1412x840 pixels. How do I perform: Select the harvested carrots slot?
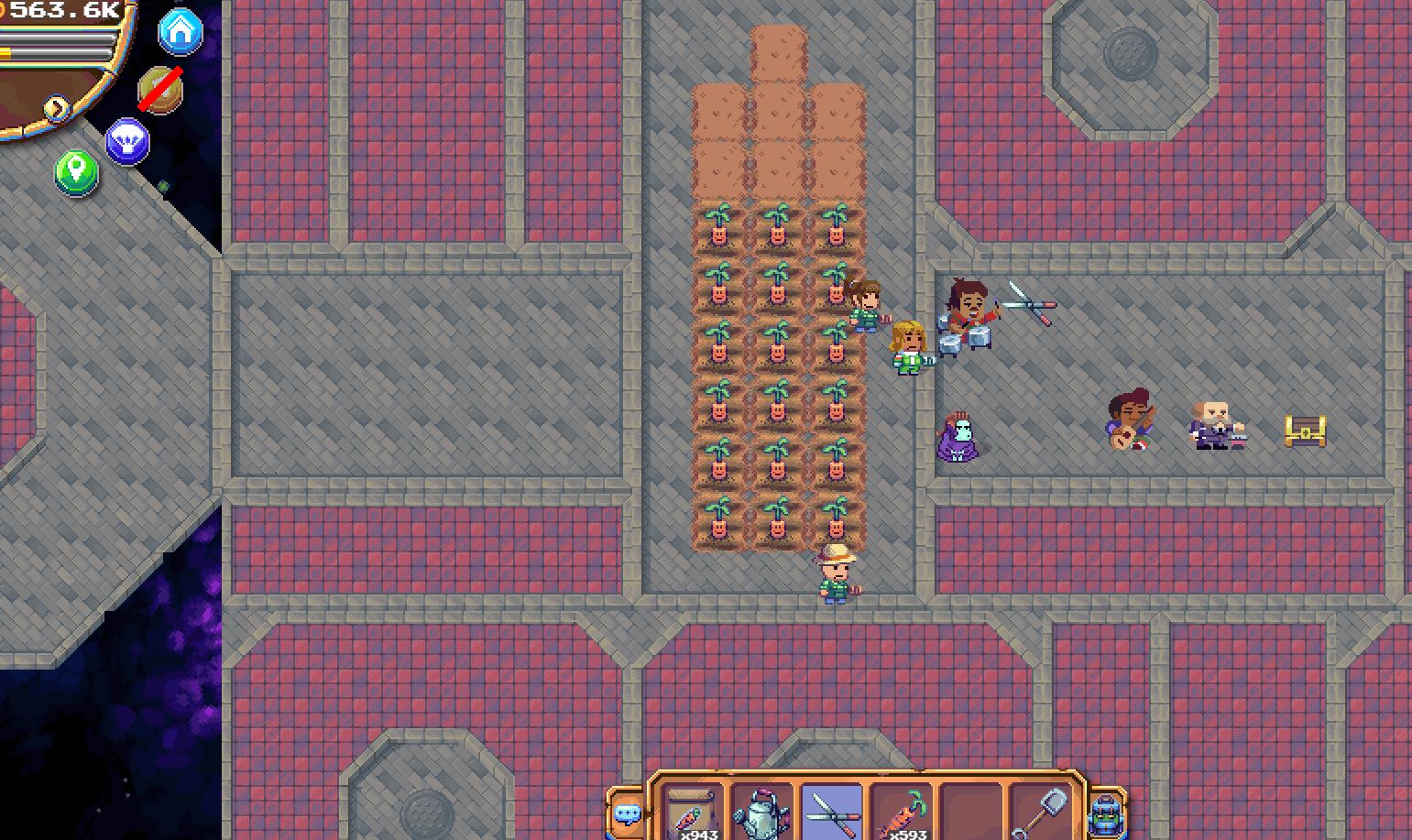pyautogui.click(x=901, y=813)
